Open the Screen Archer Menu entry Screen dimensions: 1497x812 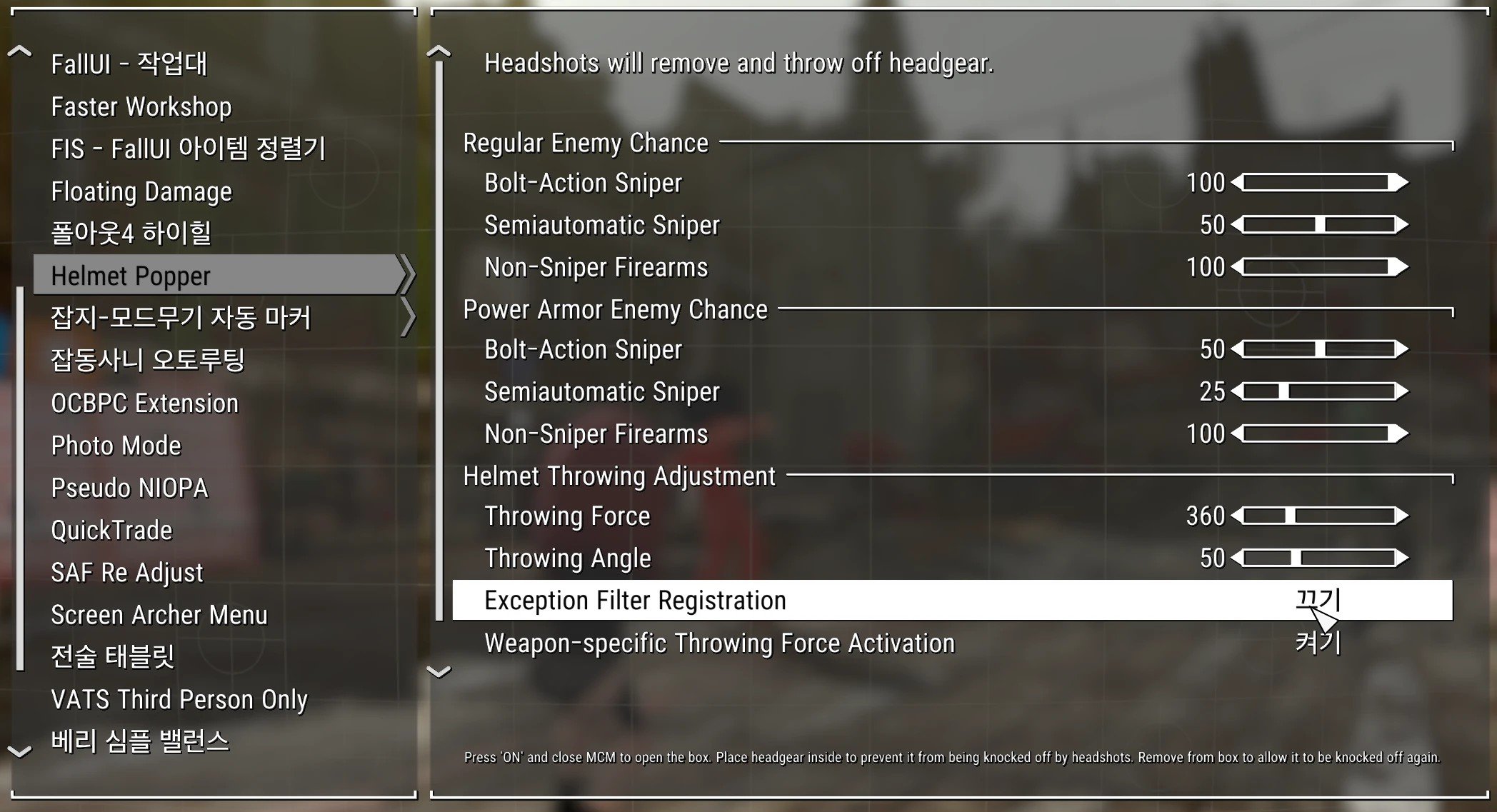click(x=159, y=615)
